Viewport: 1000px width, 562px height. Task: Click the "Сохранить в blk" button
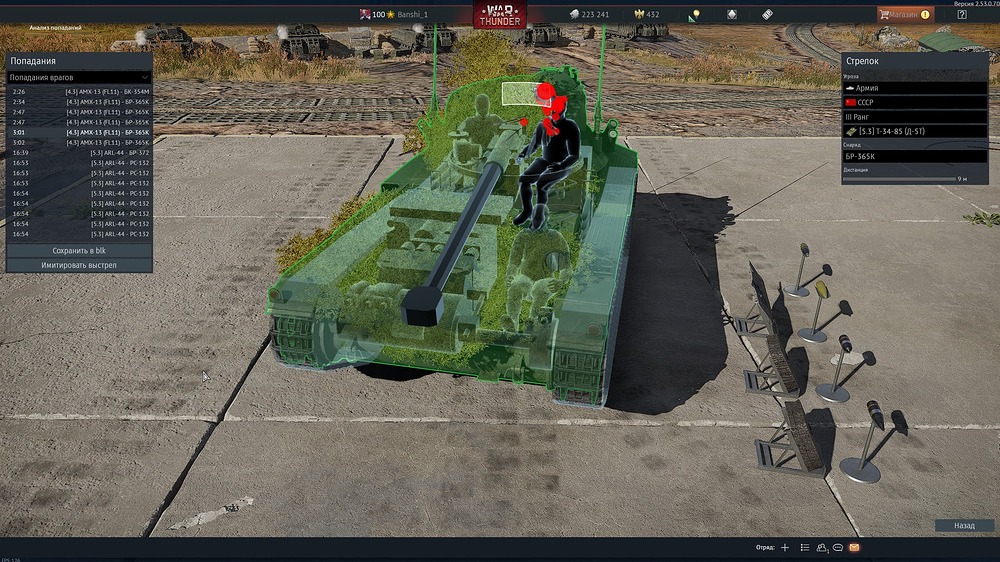[79, 250]
